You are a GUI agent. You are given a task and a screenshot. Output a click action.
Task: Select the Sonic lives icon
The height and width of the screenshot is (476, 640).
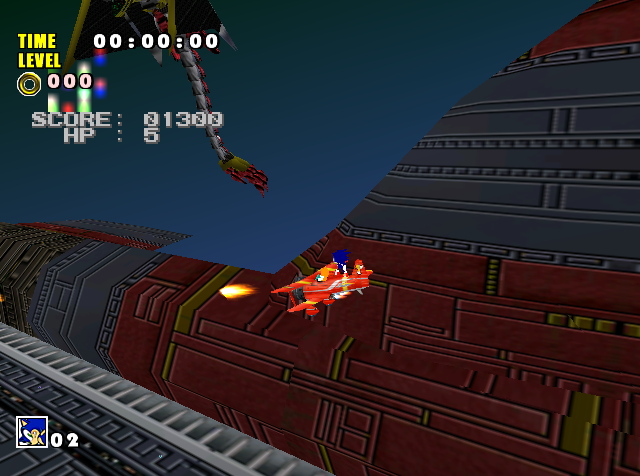tap(31, 432)
